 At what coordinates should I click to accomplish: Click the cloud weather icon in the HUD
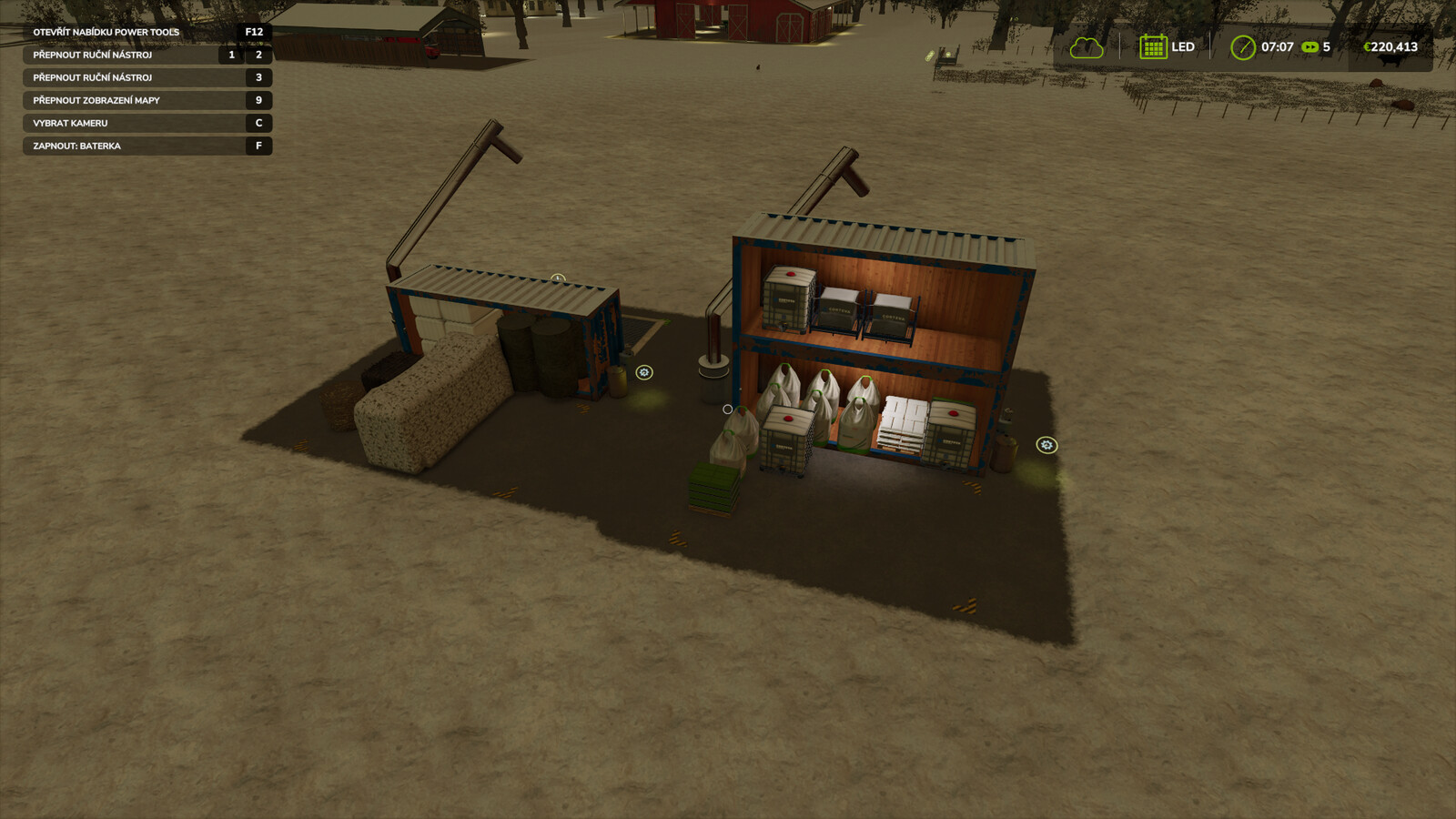tap(1086, 46)
